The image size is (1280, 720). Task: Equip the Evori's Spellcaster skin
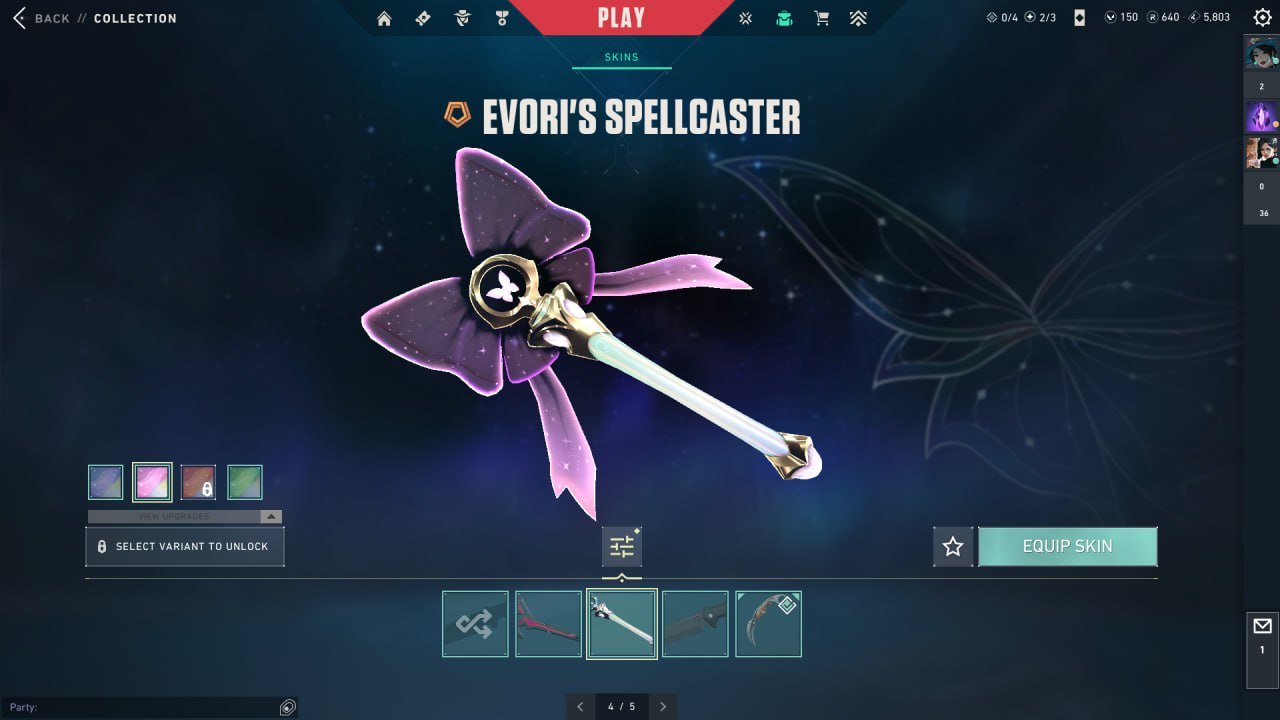(x=1067, y=547)
